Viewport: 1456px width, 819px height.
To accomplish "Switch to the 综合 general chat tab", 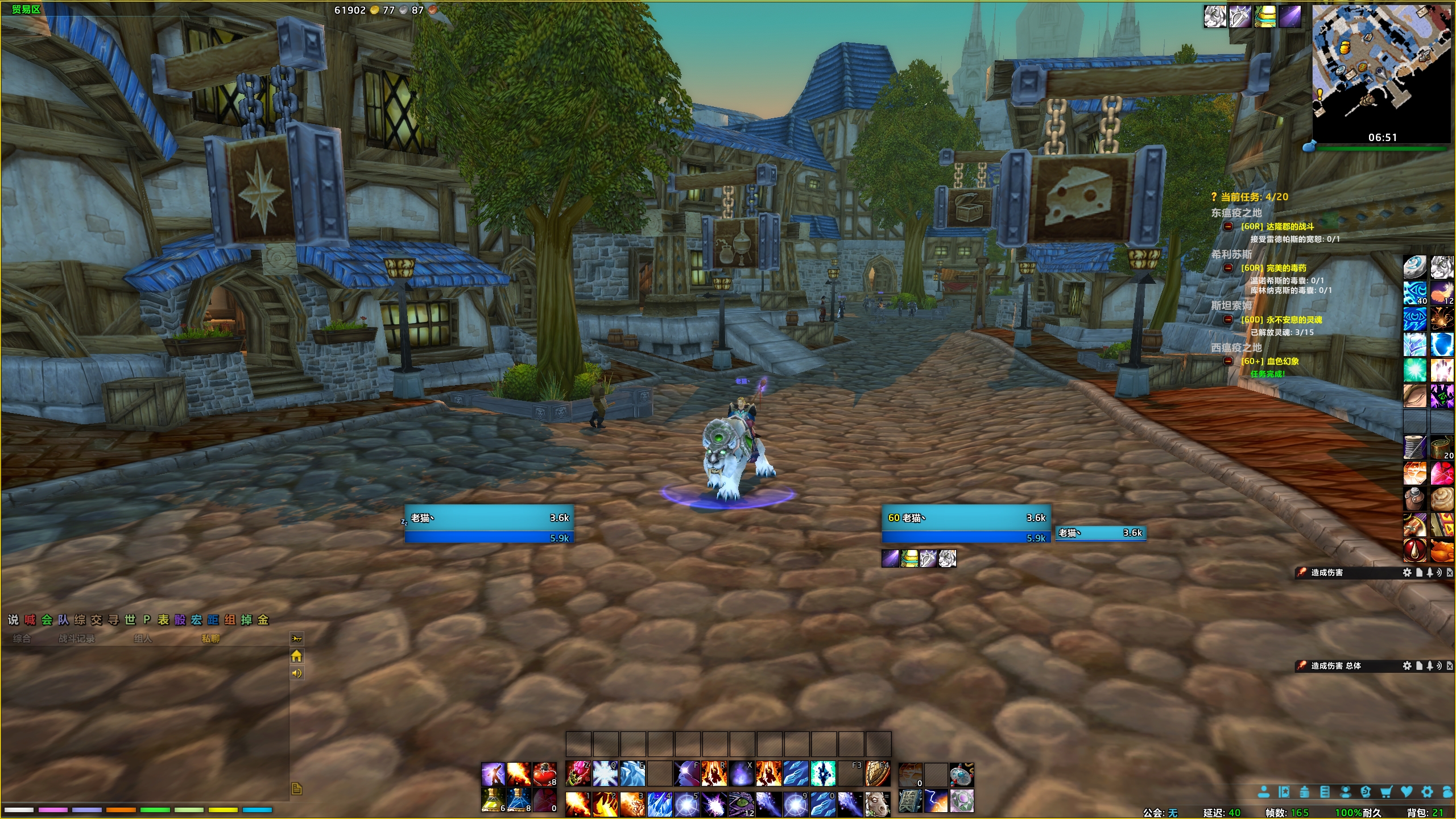I will pyautogui.click(x=22, y=639).
